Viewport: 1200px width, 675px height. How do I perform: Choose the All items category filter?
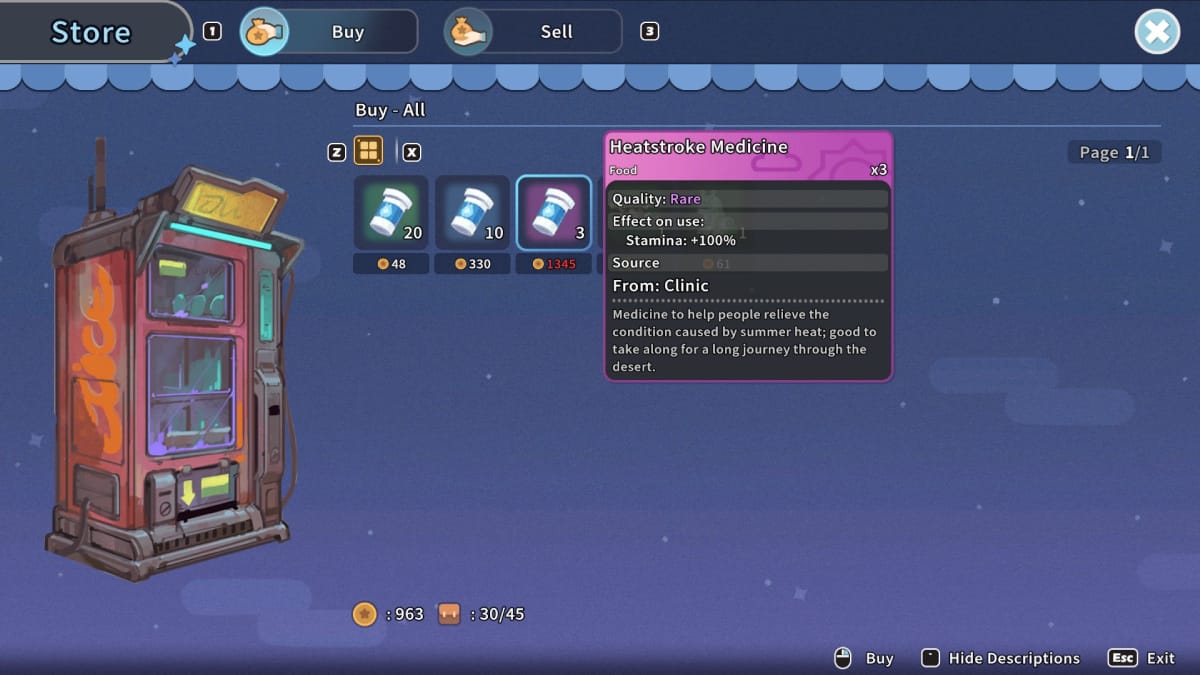(369, 151)
